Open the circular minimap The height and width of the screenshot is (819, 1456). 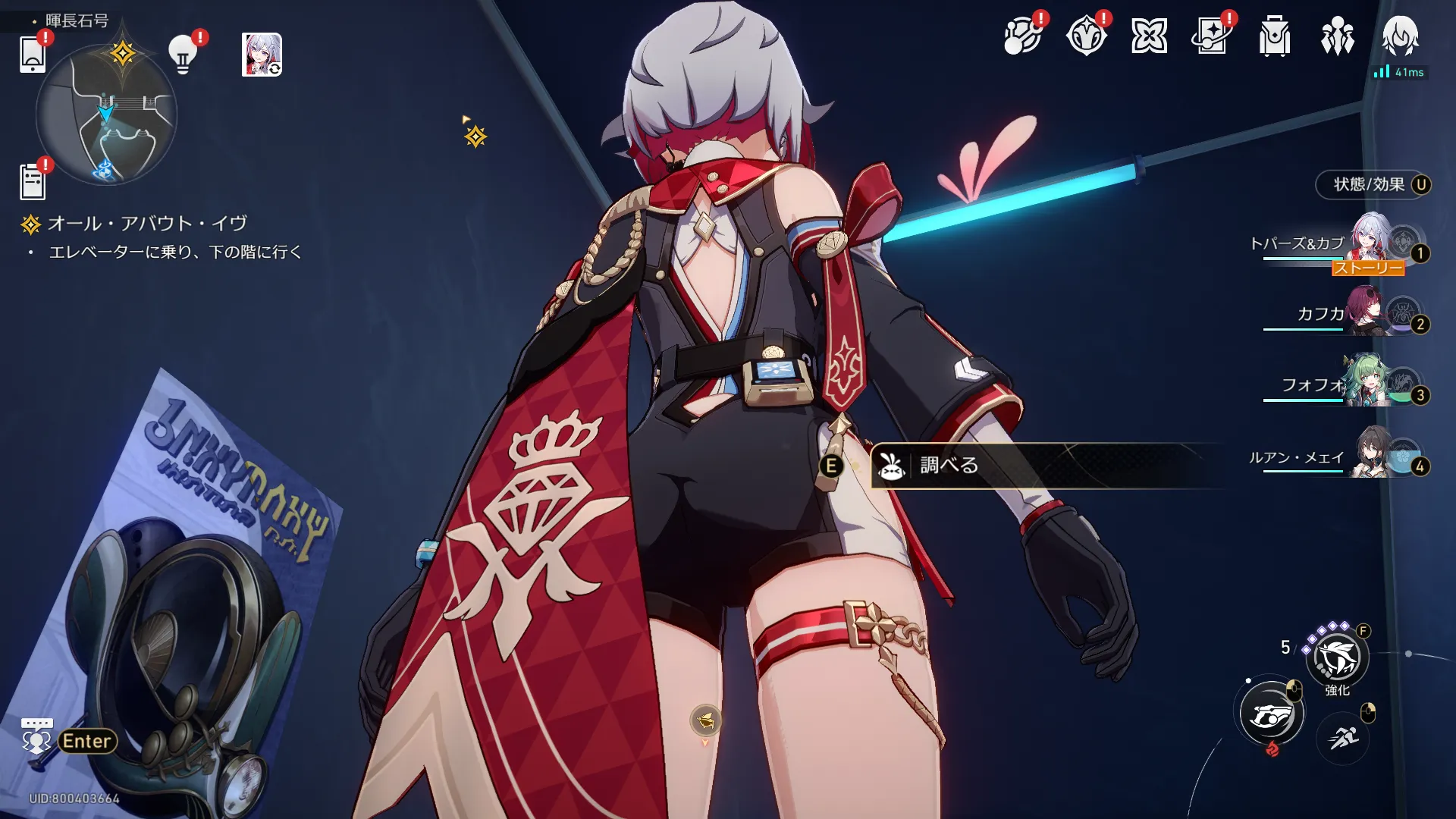click(106, 115)
